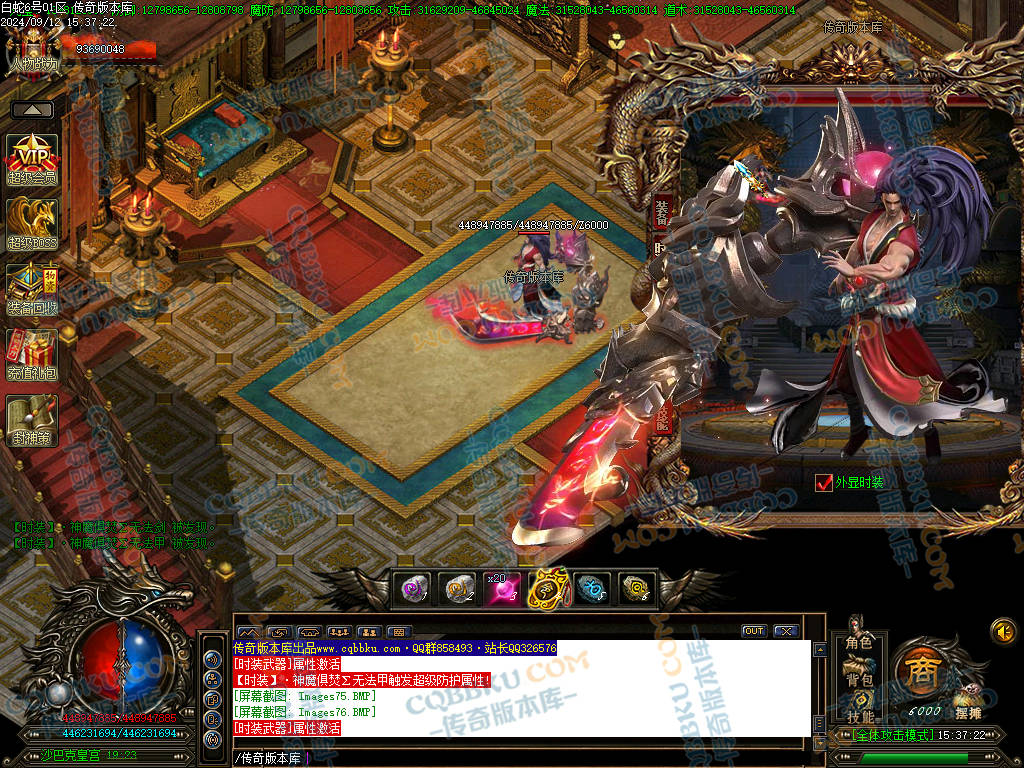
Task: Toggle the sound speaker button
Action: click(x=1003, y=631)
